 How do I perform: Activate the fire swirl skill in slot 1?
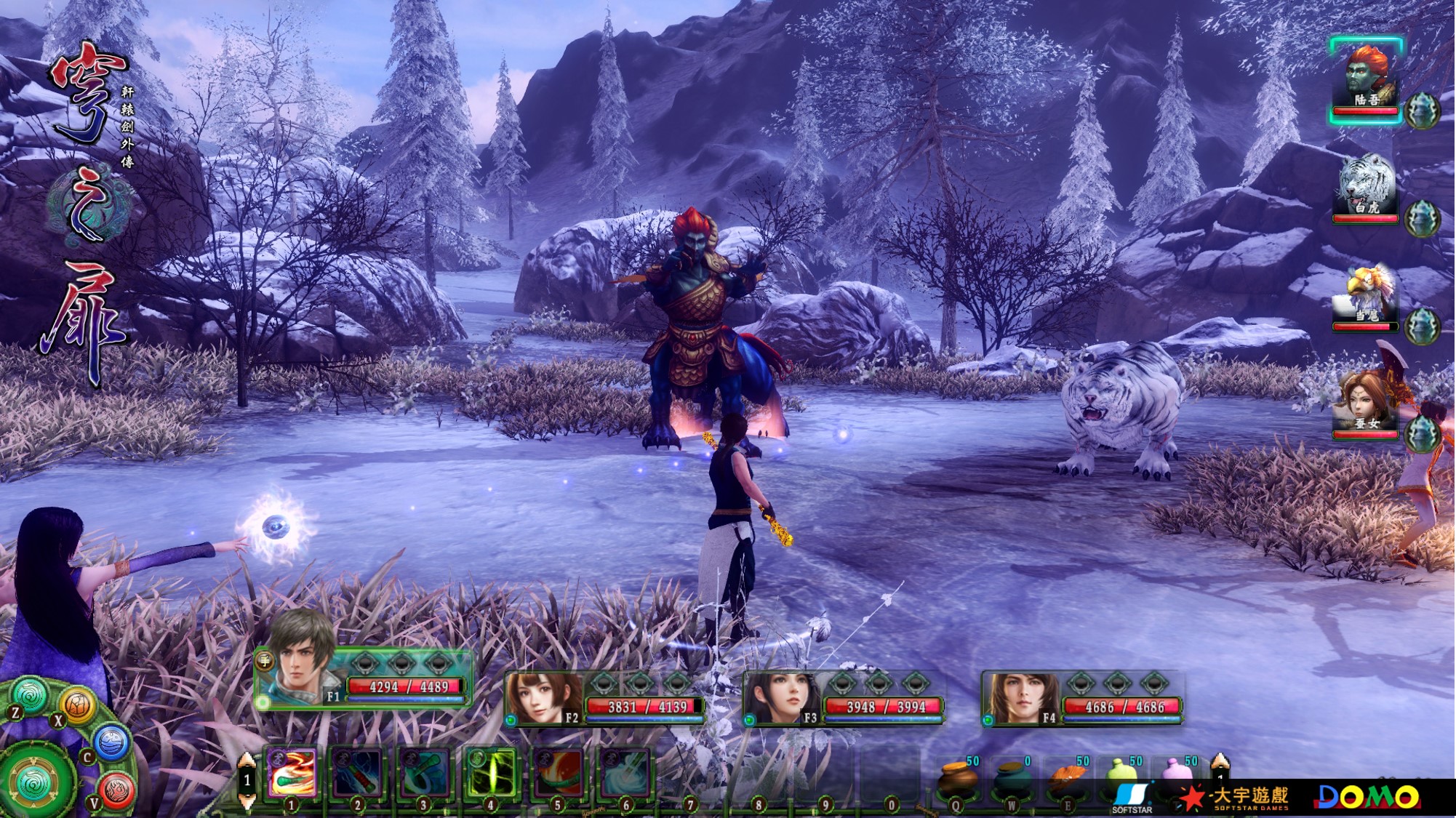[292, 773]
